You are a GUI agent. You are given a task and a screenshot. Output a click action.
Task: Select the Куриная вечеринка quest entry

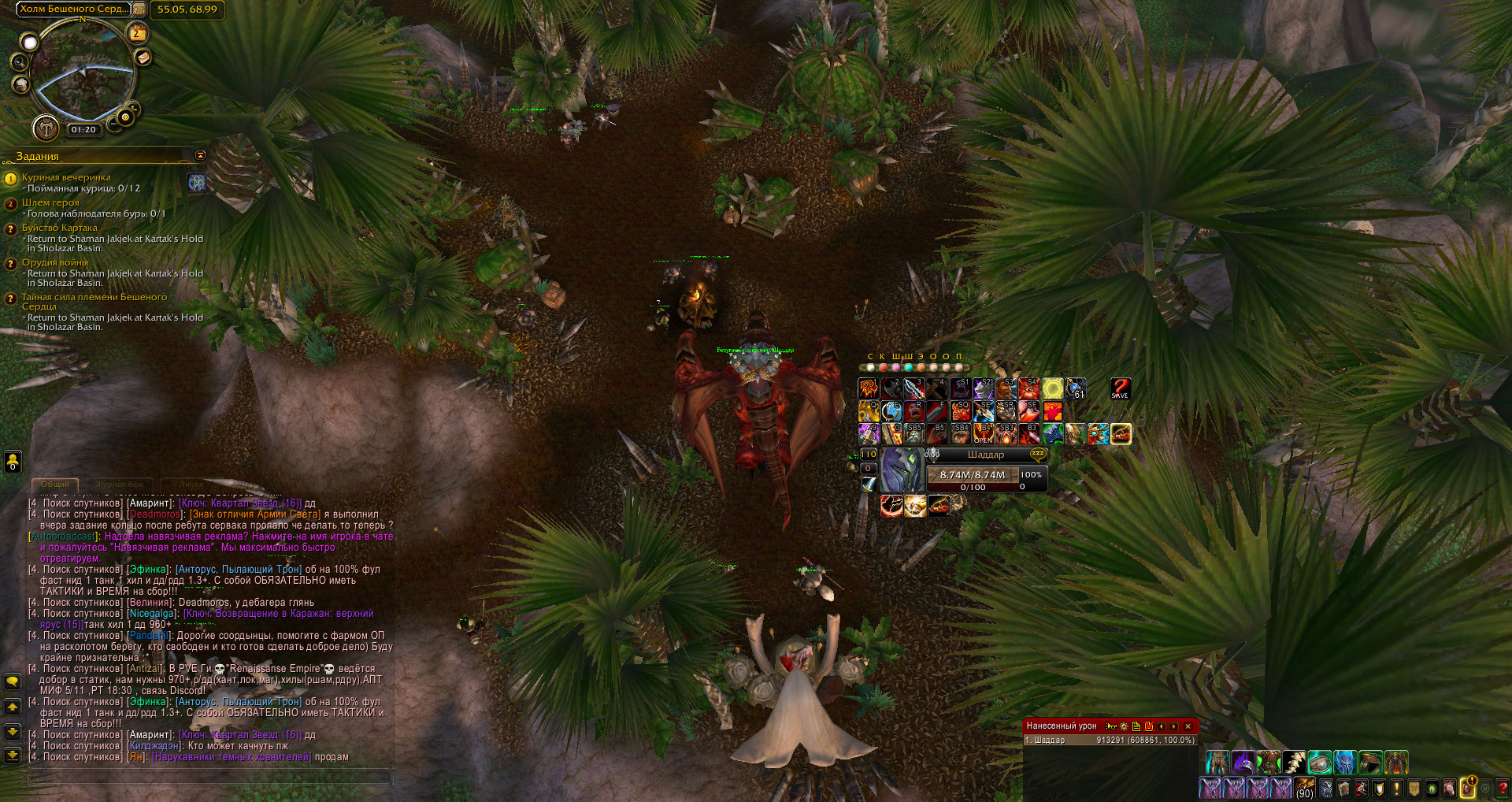click(x=66, y=177)
